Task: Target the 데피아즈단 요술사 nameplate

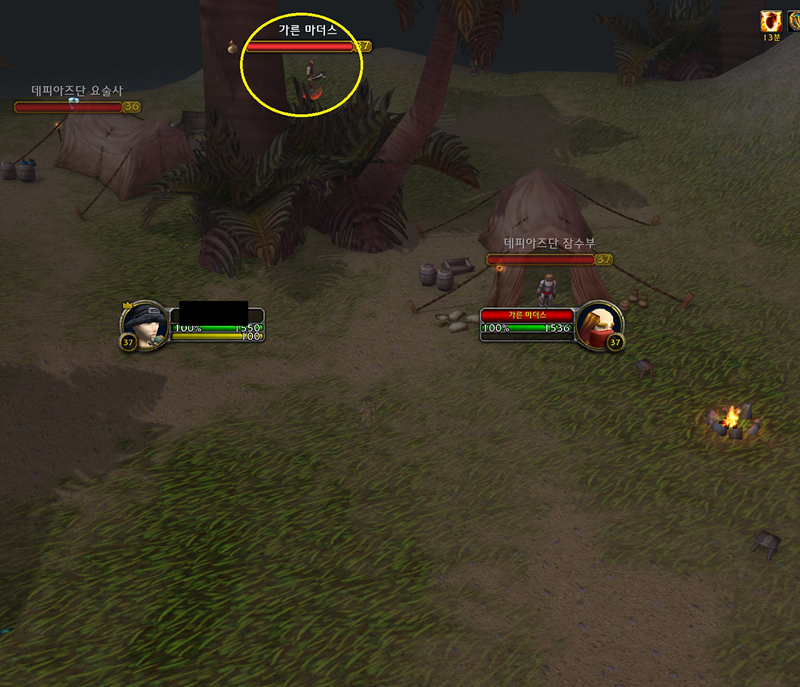Action: coord(68,107)
